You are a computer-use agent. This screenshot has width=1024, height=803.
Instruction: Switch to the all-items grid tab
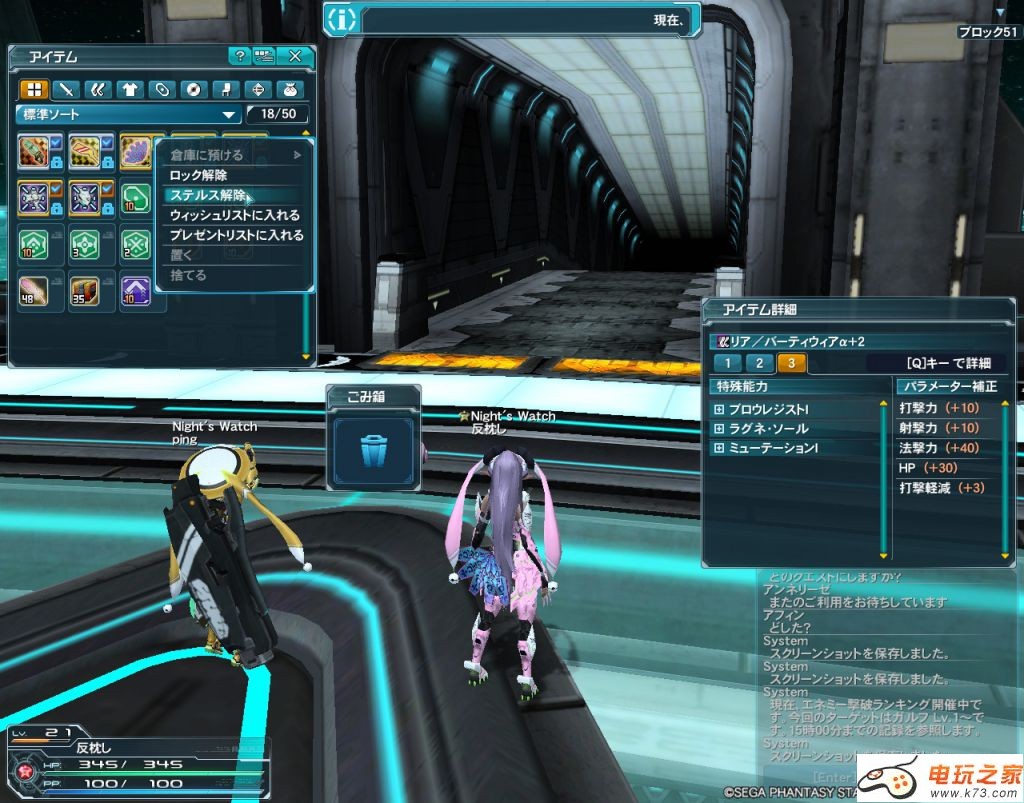[x=34, y=89]
